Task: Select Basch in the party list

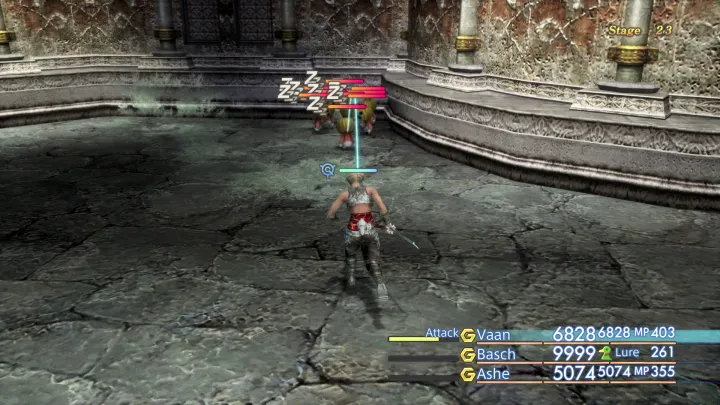Action: pos(496,354)
